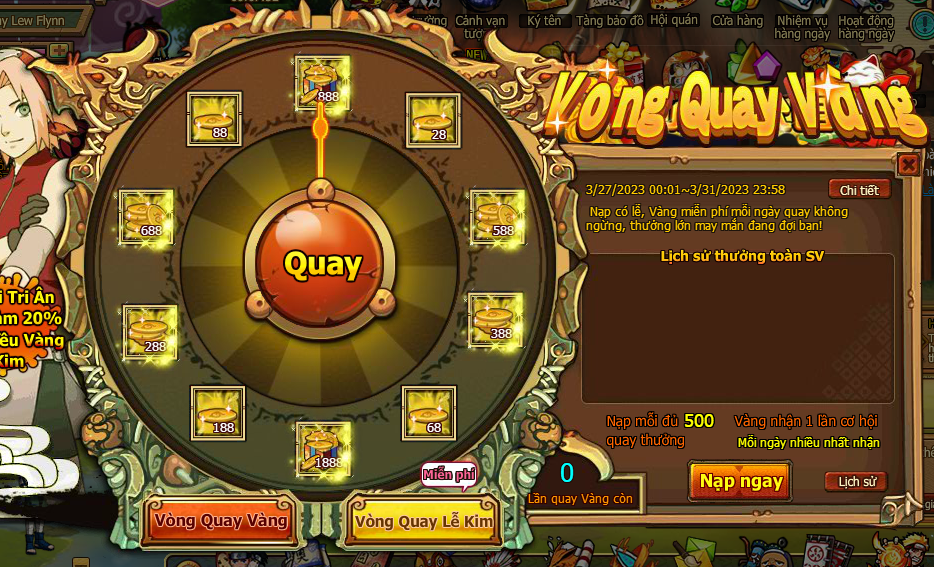Pick the 388 gold prize slot
934x567 pixels.
(496, 320)
